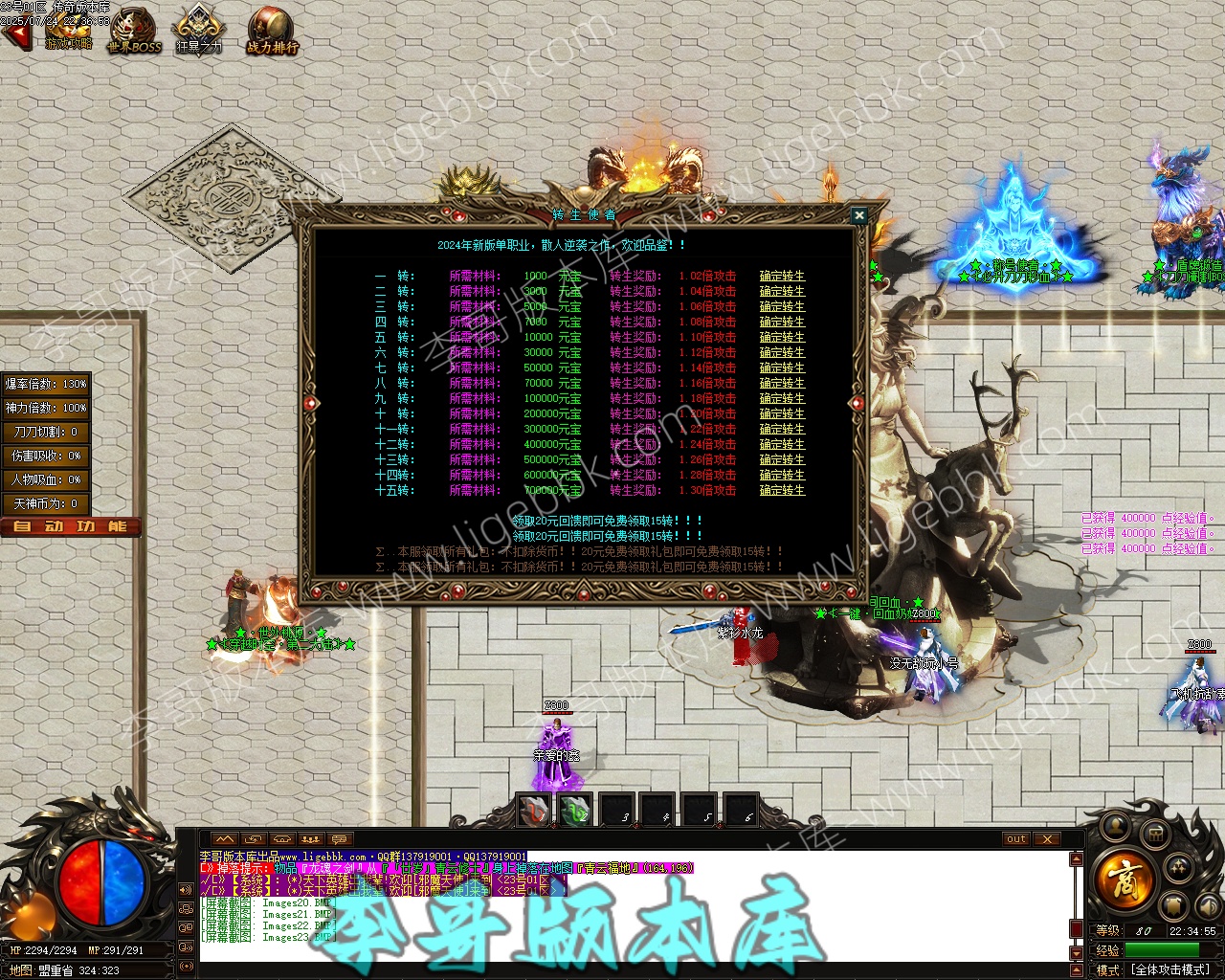Open the 世界BOSS panel

tap(134, 29)
